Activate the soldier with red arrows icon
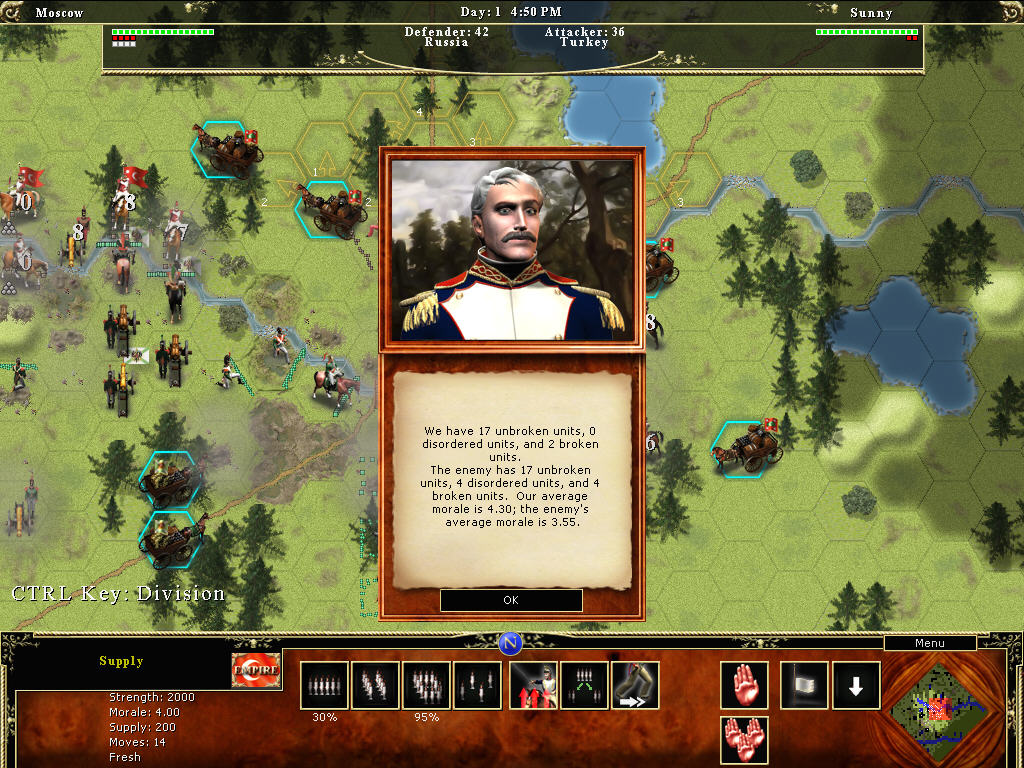 click(533, 685)
